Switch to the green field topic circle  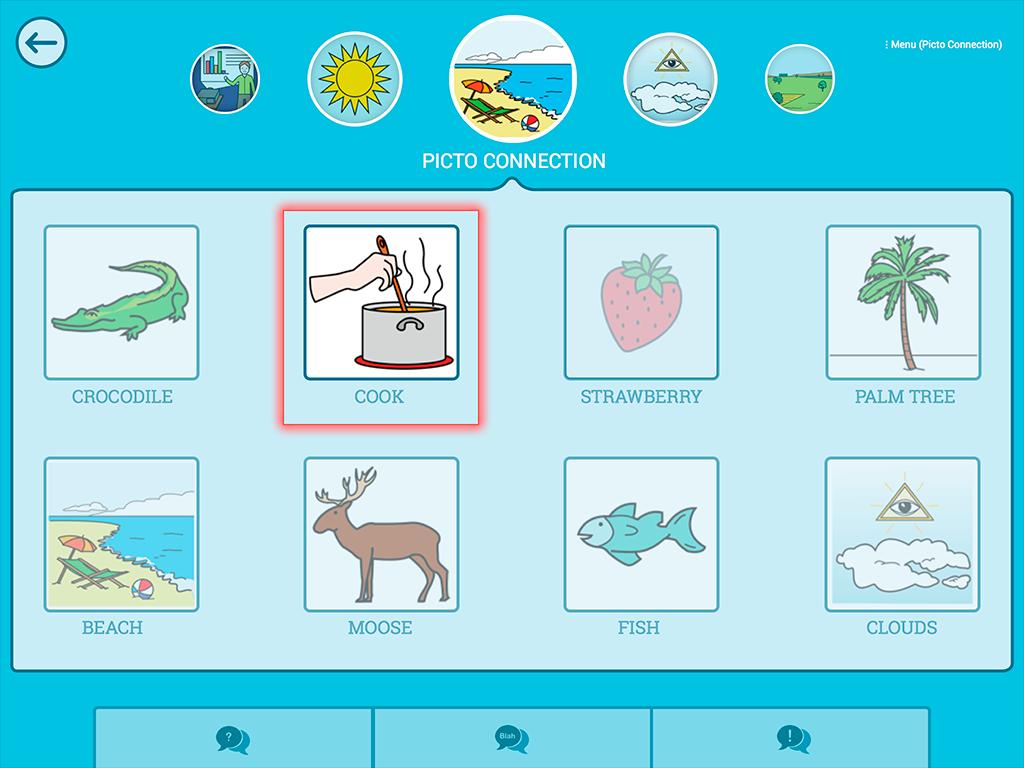800,79
